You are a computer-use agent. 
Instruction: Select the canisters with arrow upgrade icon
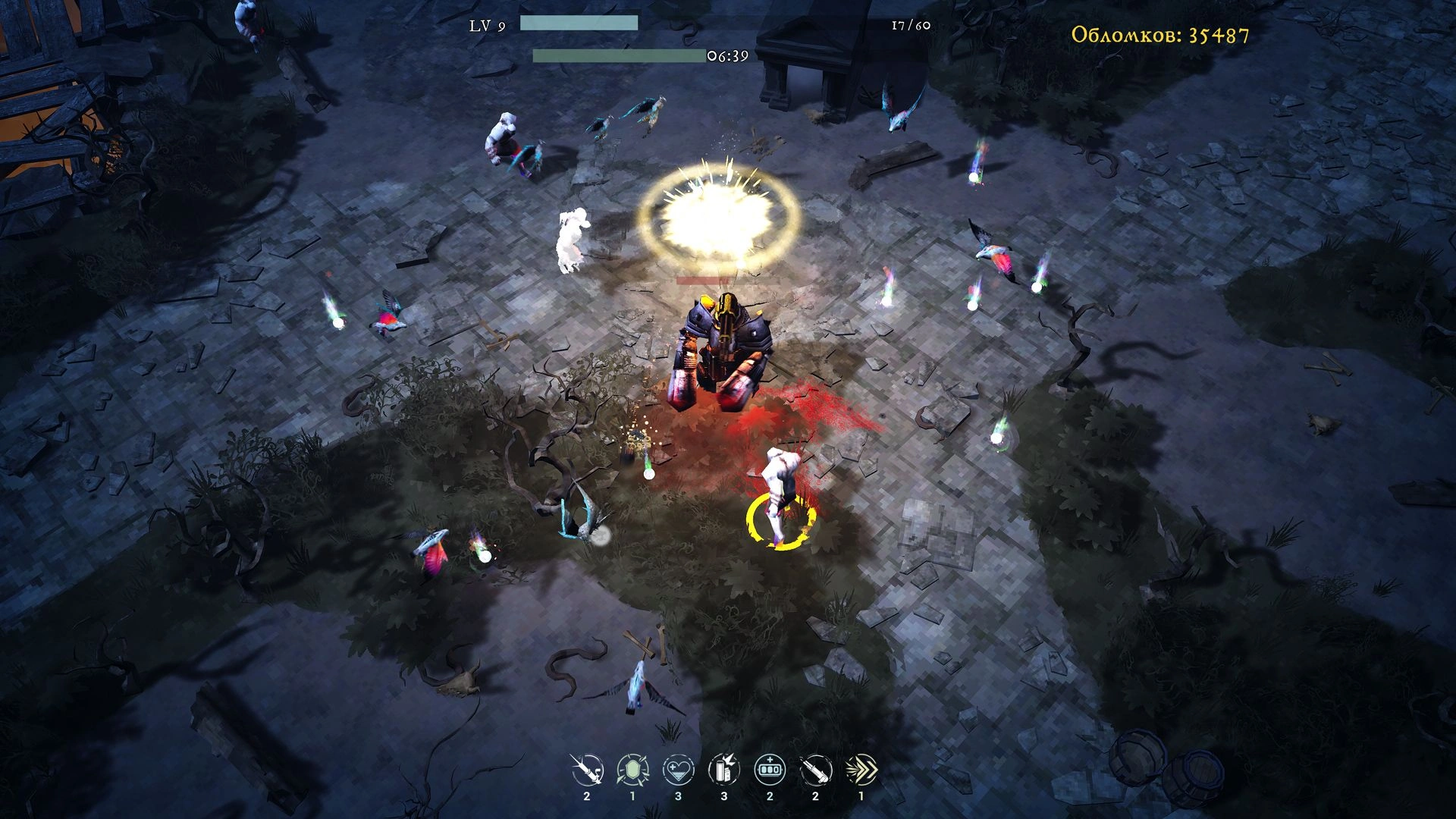(x=723, y=770)
